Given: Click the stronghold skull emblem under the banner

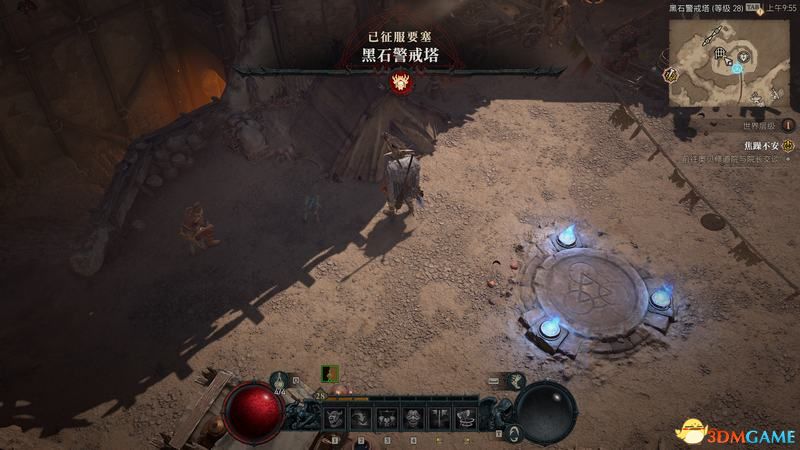Looking at the screenshot, I should tap(403, 83).
